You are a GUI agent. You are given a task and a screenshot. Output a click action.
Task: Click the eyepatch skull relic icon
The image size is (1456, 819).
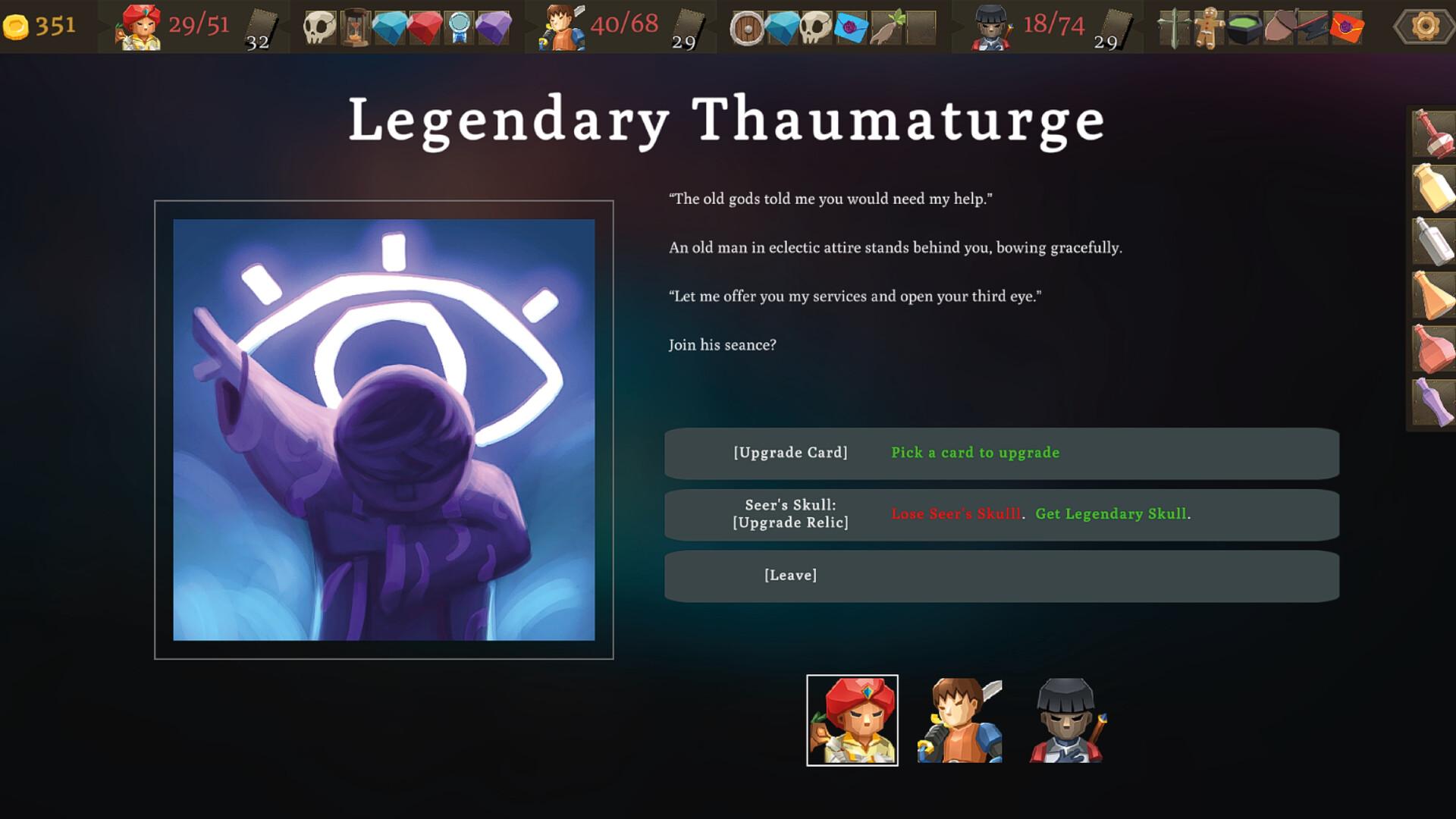318,27
